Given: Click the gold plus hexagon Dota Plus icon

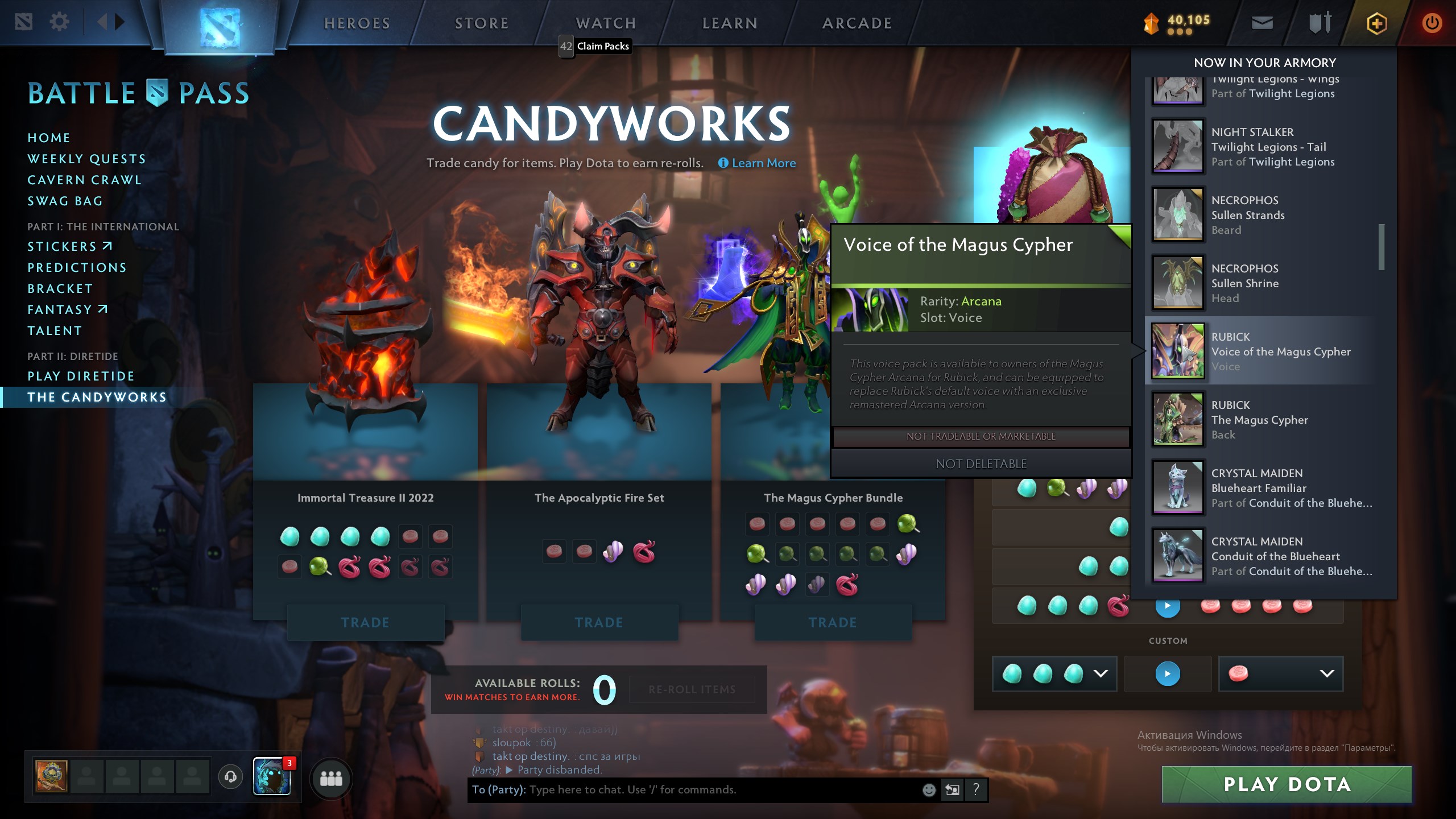Looking at the screenshot, I should 1378,24.
